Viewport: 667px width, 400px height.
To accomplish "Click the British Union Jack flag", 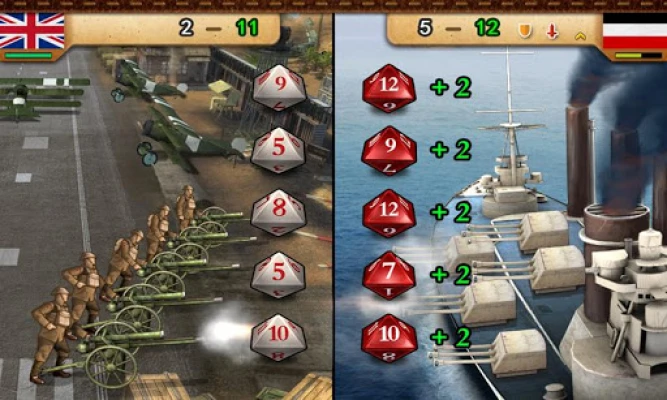I will [x=31, y=30].
